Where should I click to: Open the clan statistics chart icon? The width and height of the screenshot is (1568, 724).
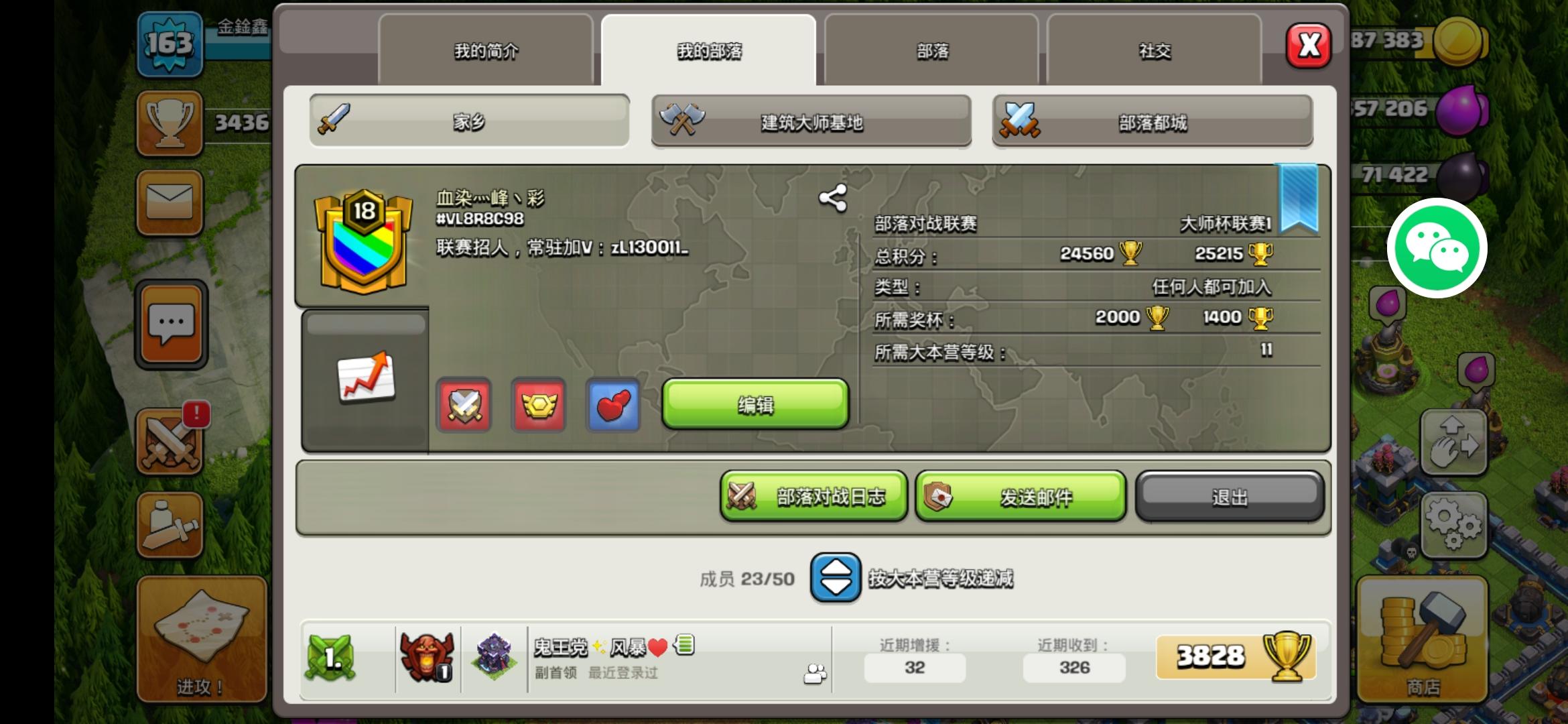point(363,377)
